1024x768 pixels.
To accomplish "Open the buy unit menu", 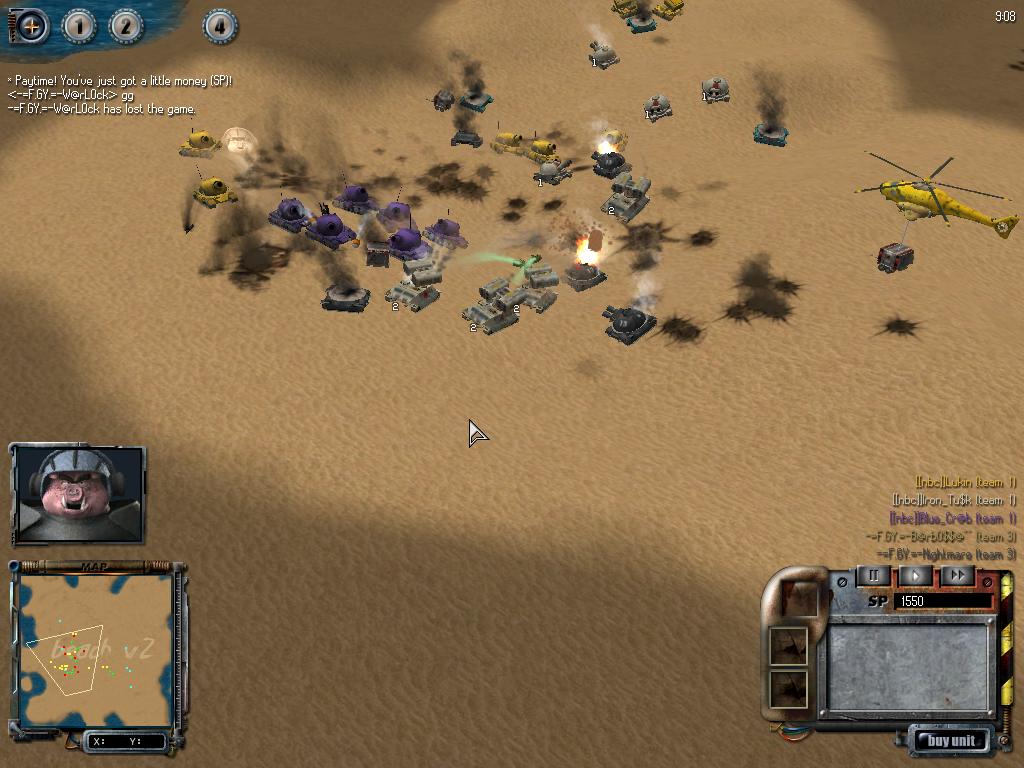I will tap(950, 741).
